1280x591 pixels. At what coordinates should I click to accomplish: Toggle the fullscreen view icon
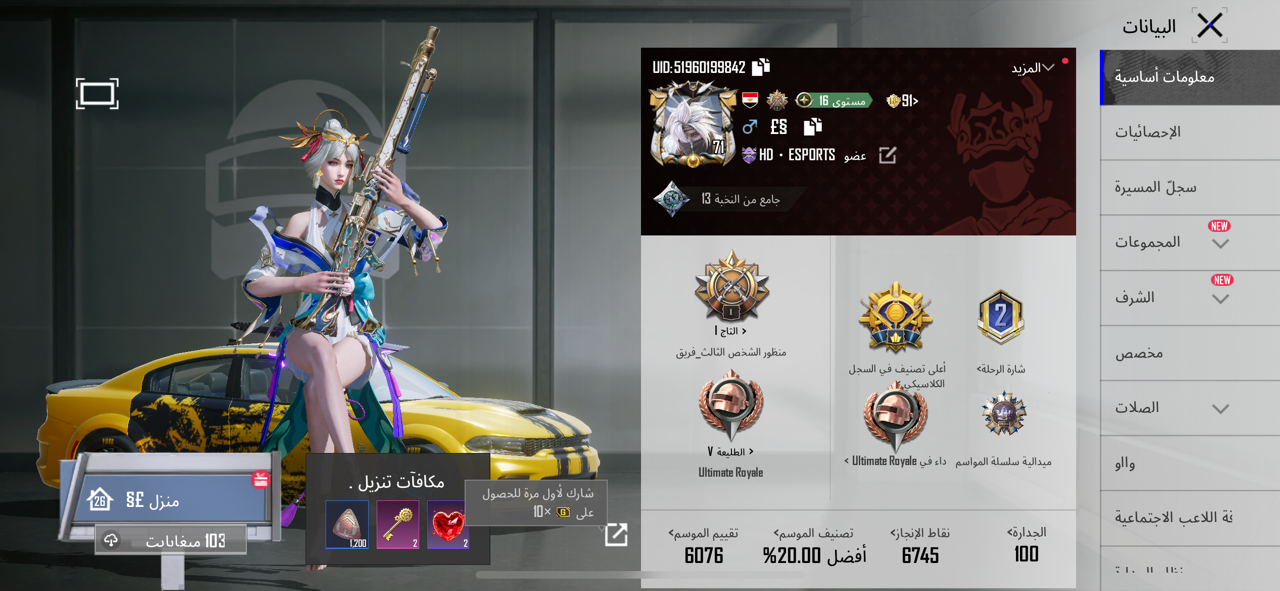tap(97, 94)
